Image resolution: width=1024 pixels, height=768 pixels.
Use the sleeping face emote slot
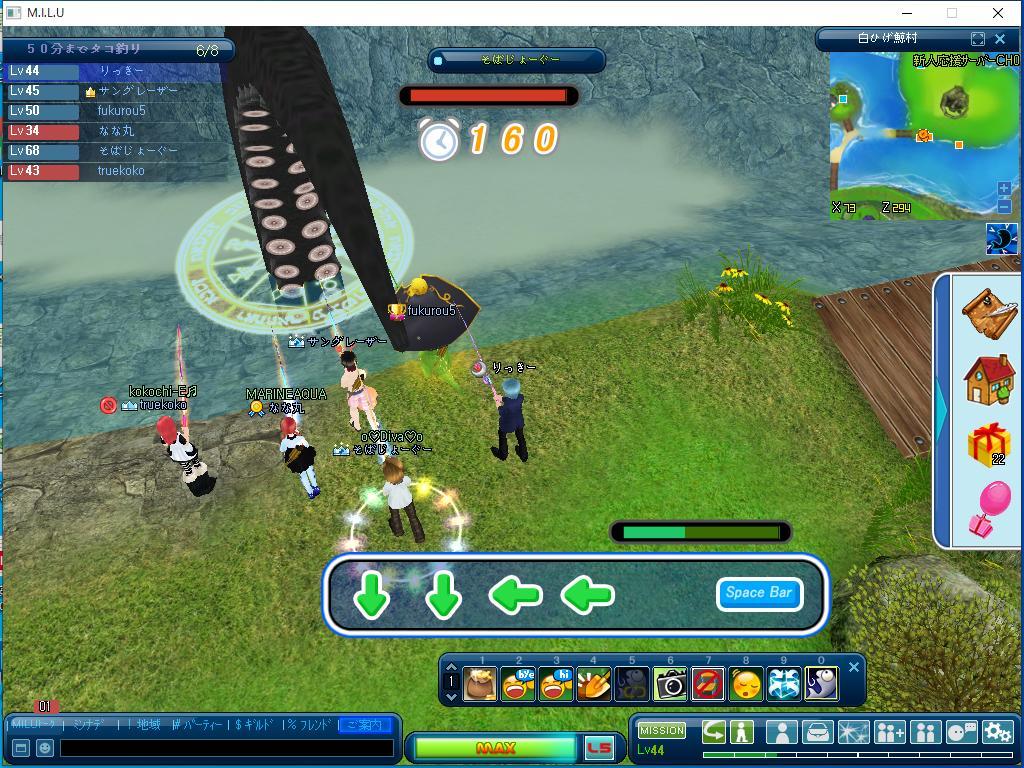tap(746, 684)
